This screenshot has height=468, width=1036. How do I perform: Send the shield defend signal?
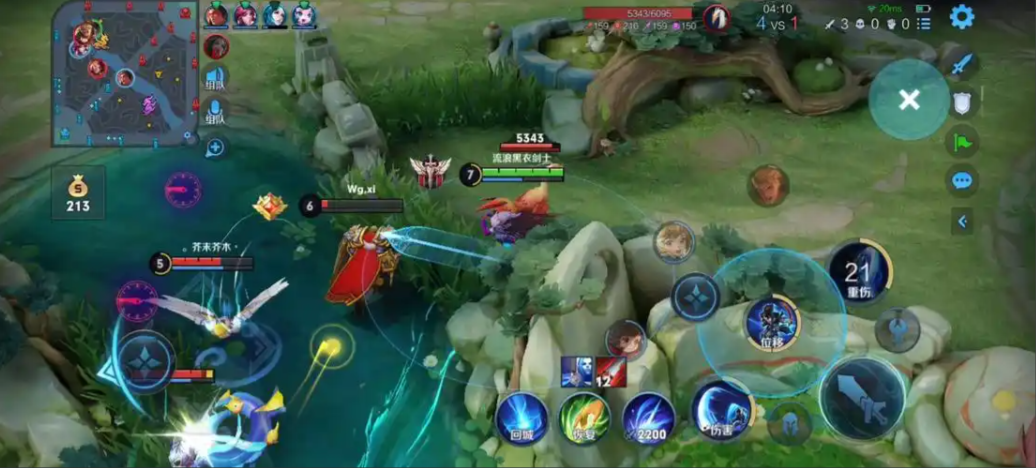(962, 102)
